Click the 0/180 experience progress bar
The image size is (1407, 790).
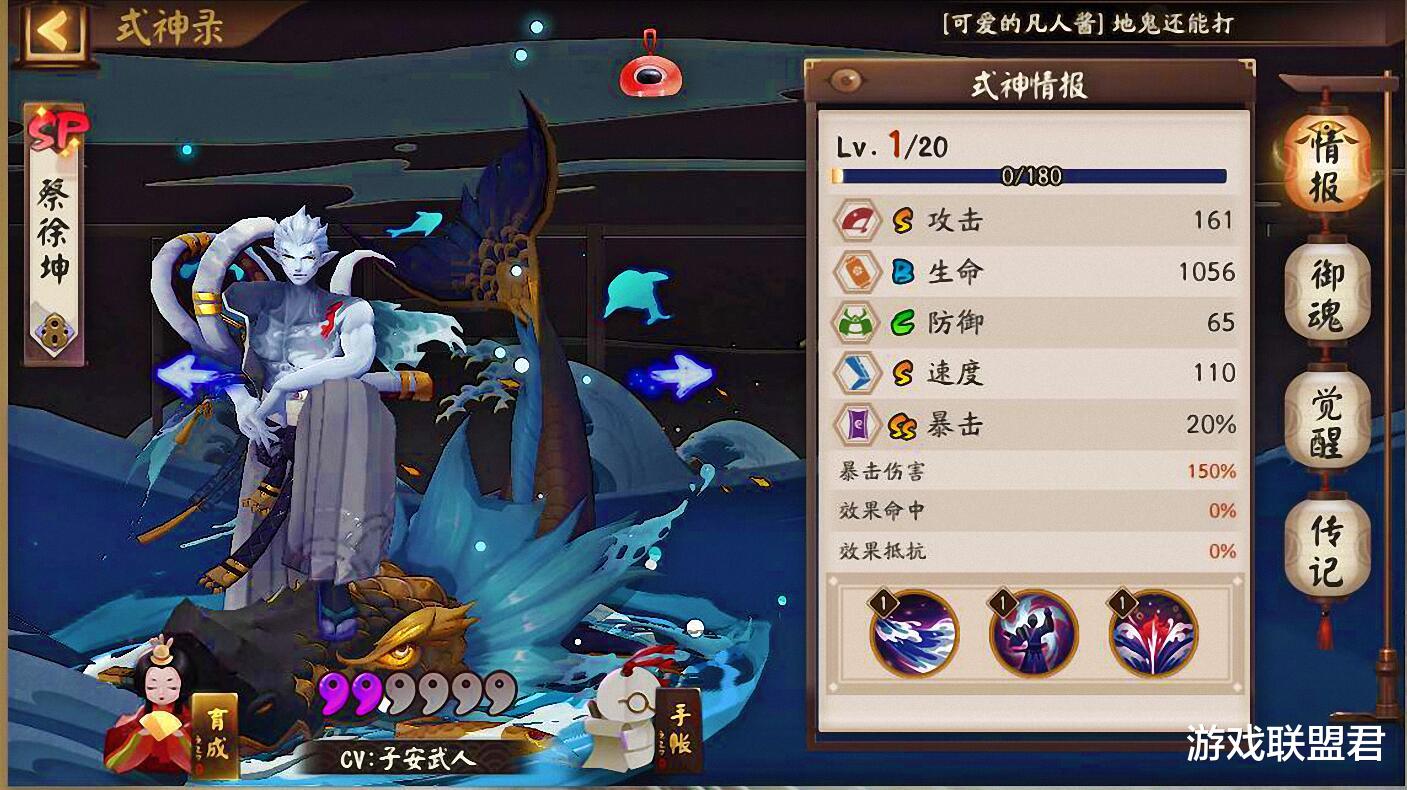tap(1030, 176)
